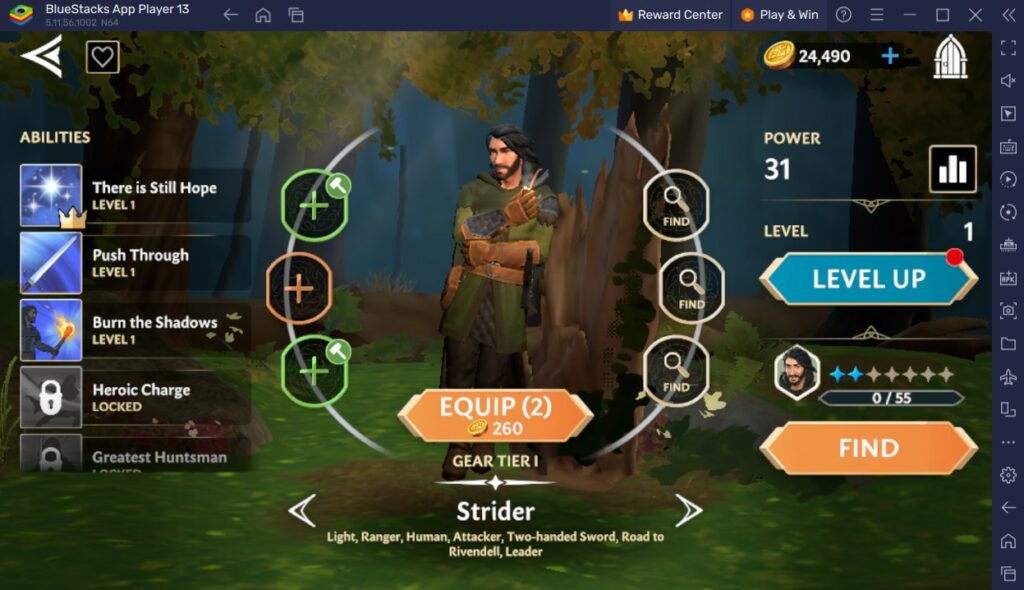
Task: Open the power stats chart icon
Action: click(952, 169)
